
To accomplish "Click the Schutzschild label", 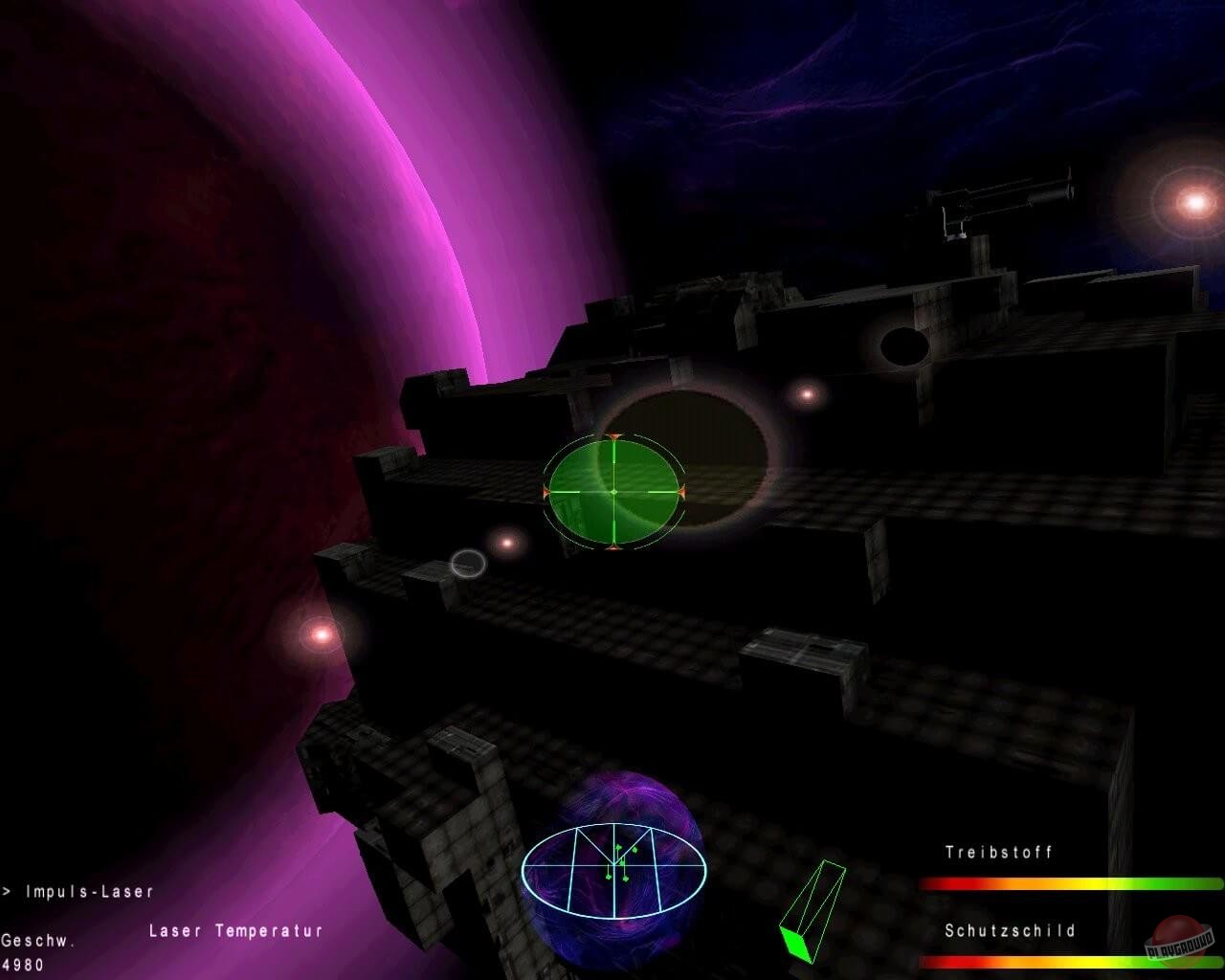I will click(x=1010, y=929).
